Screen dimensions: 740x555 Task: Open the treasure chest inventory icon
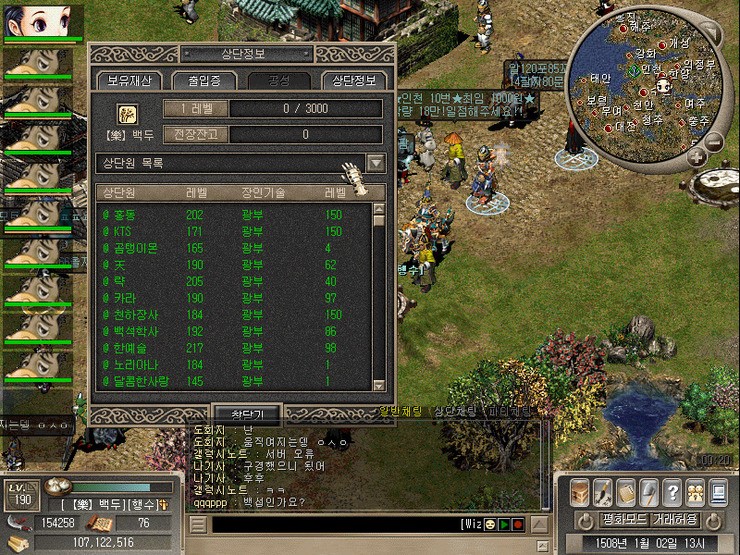[x=579, y=491]
